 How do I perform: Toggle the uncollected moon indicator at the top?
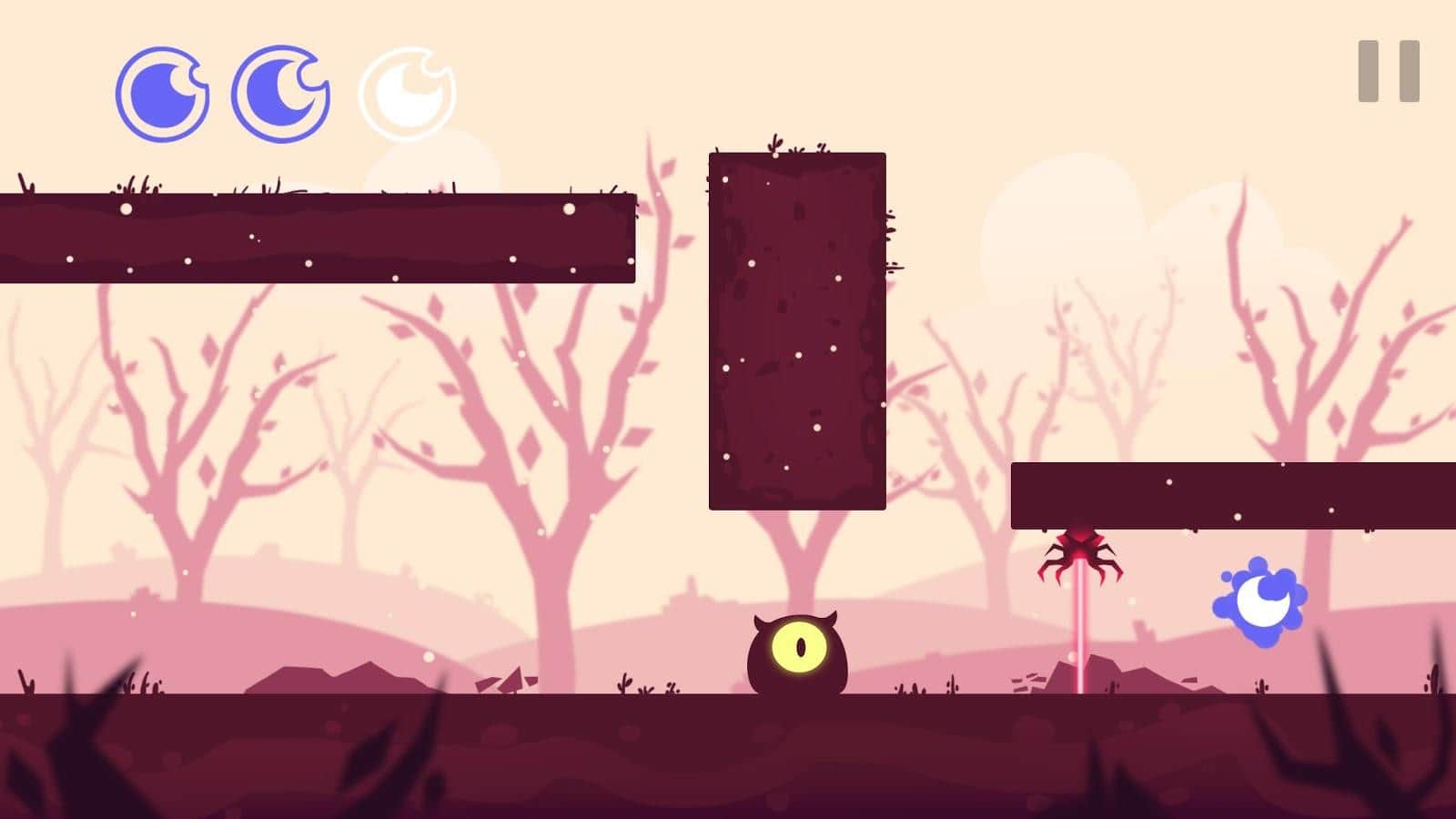coord(408,91)
